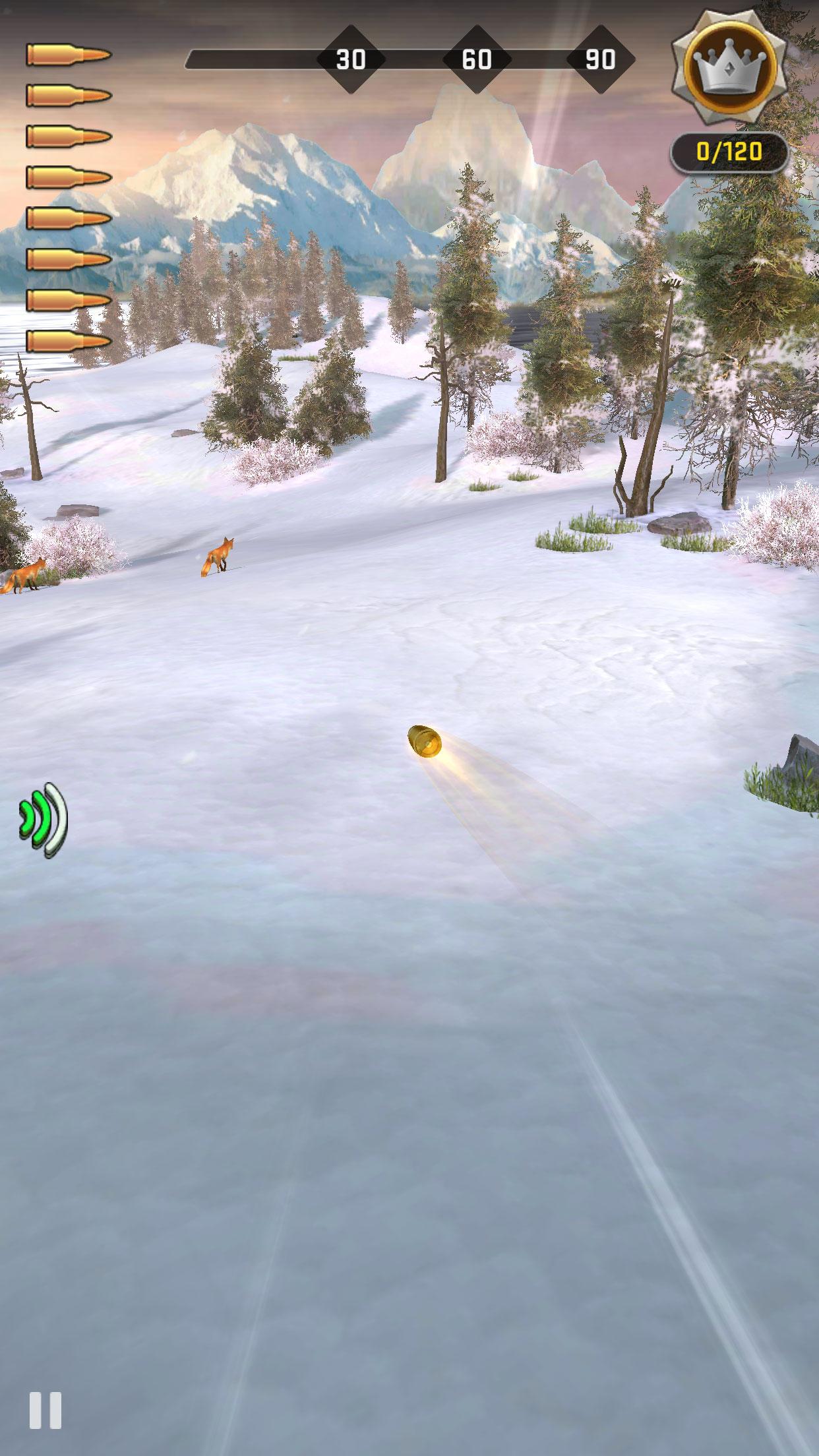This screenshot has width=819, height=1456.
Task: Tap the green sound wave icon
Action: coord(44,820)
